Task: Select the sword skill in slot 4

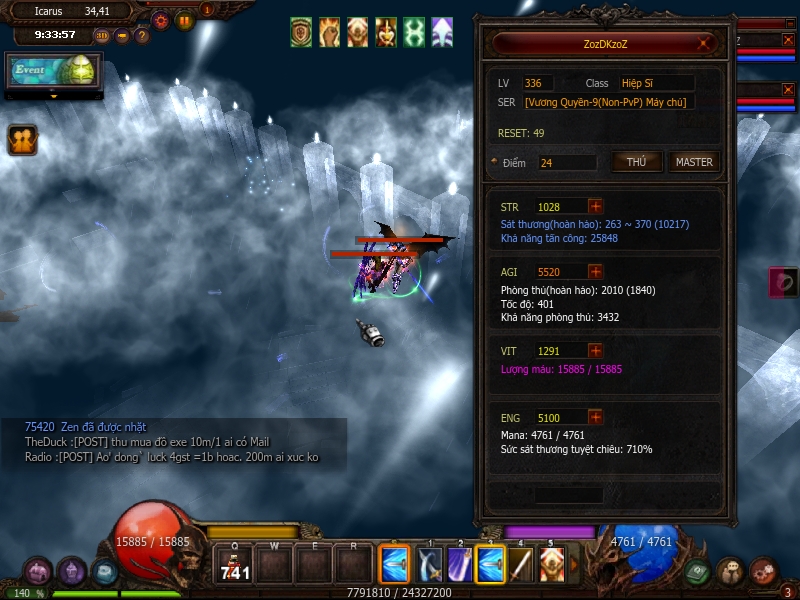Action: 522,565
